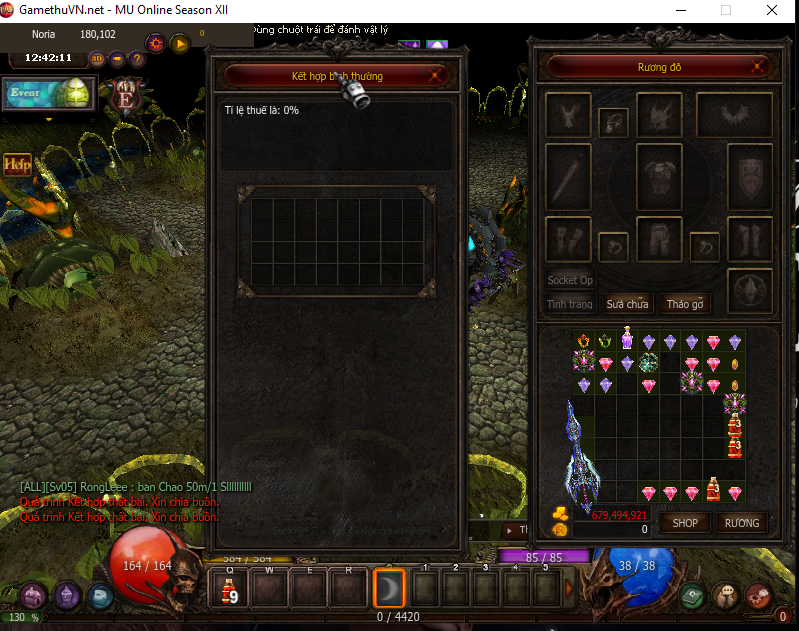Minimize the game window
799x631 pixels.
point(680,10)
